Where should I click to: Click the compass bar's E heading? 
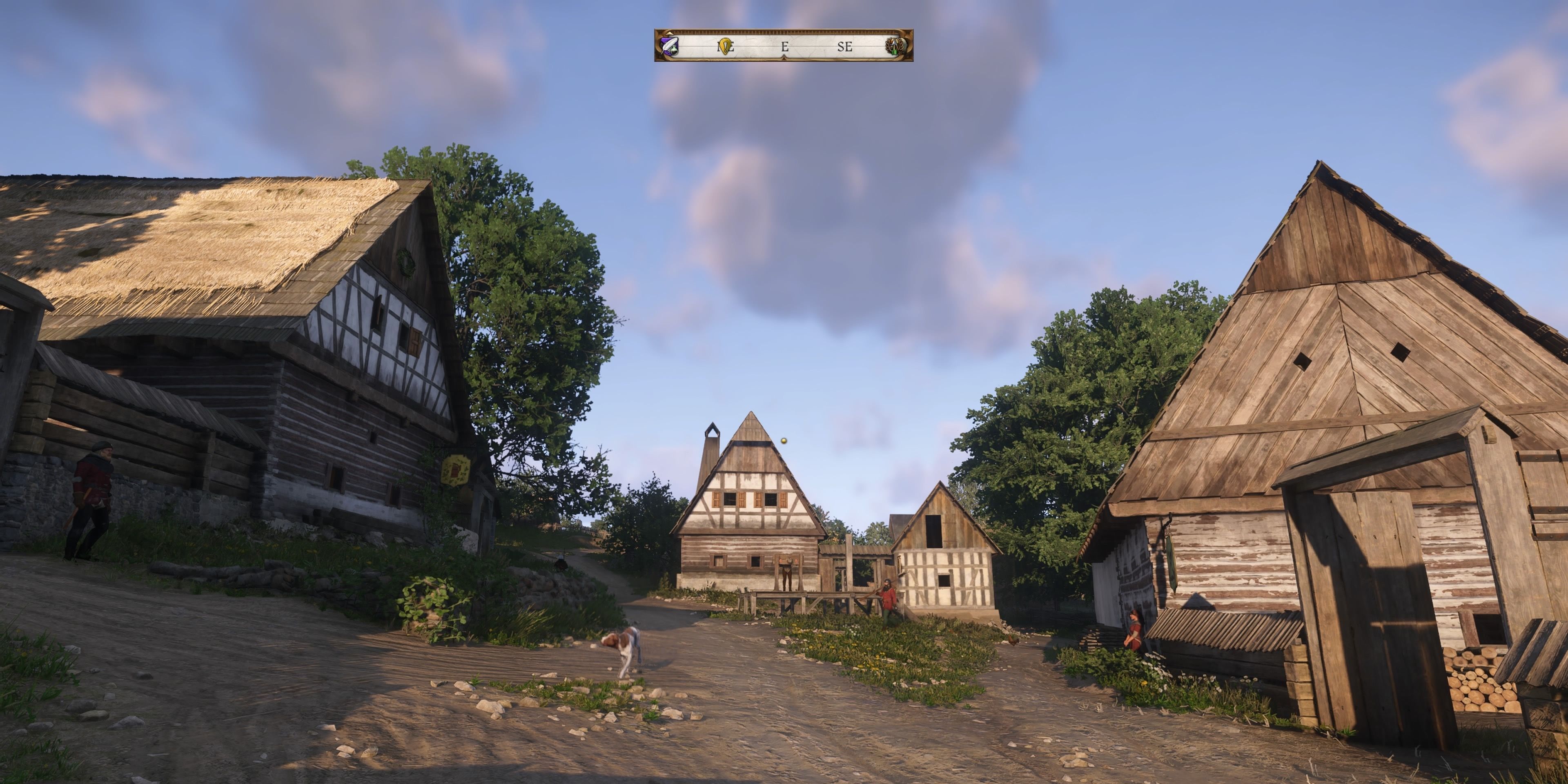(784, 46)
